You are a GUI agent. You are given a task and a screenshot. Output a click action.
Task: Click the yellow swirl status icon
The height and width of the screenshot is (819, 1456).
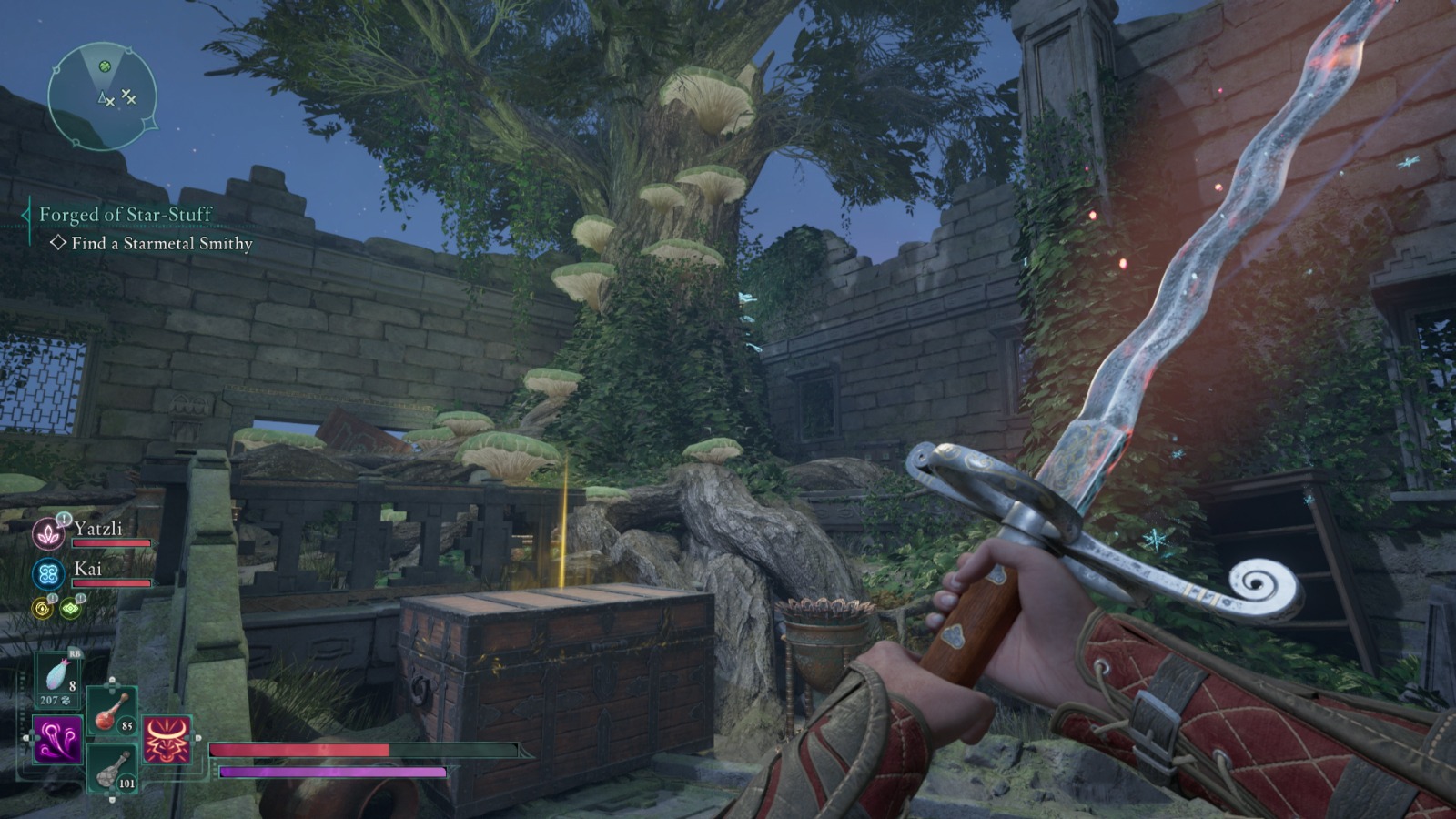click(x=43, y=608)
